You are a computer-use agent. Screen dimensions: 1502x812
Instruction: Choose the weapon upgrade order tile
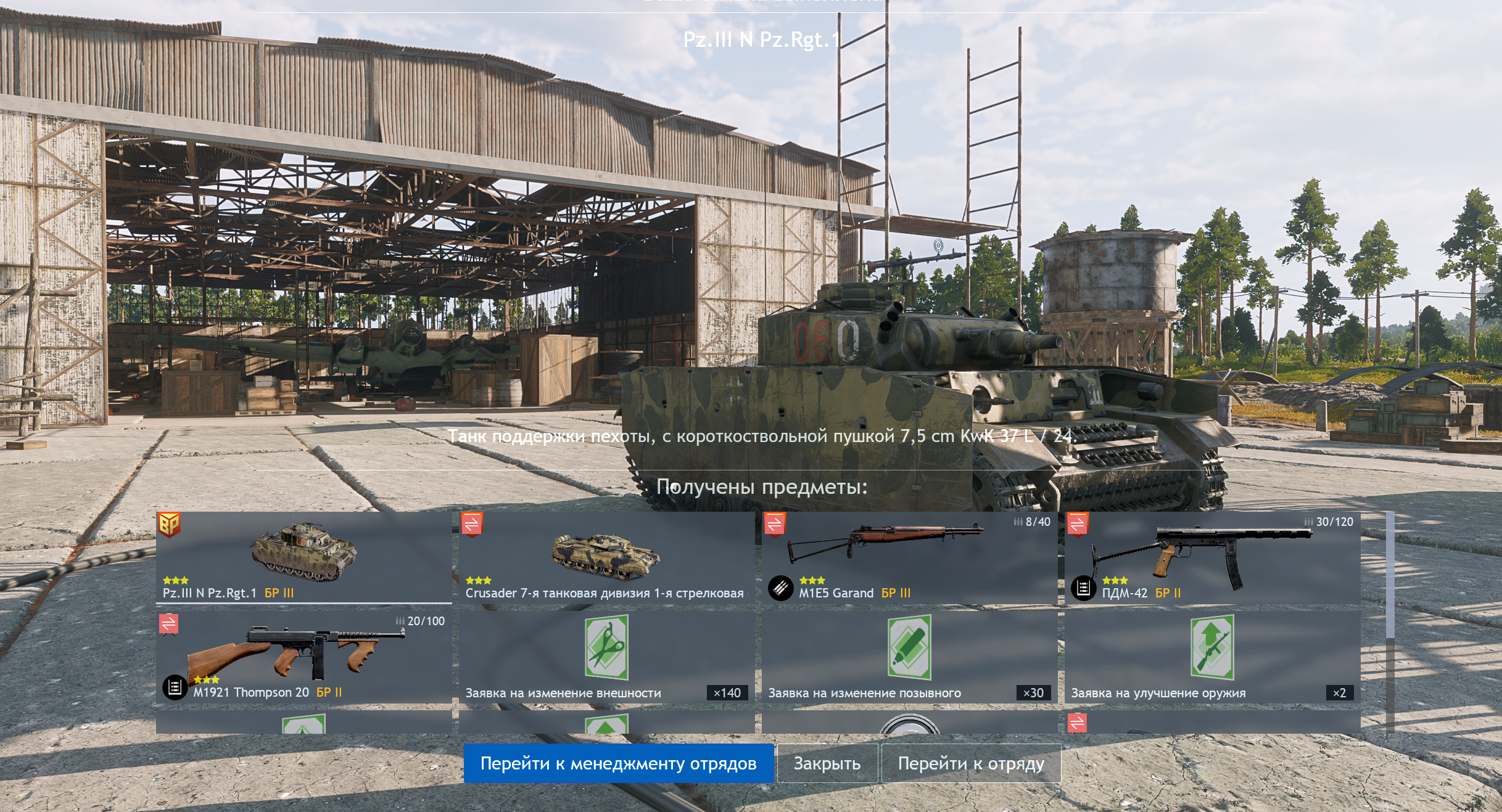click(1212, 657)
